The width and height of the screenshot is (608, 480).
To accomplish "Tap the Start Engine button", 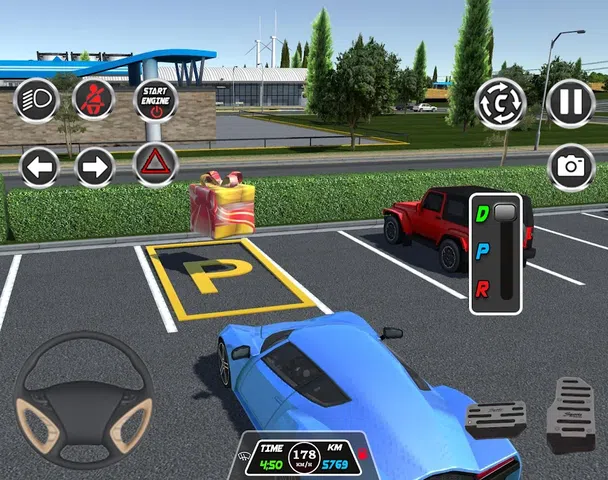I will pos(155,100).
